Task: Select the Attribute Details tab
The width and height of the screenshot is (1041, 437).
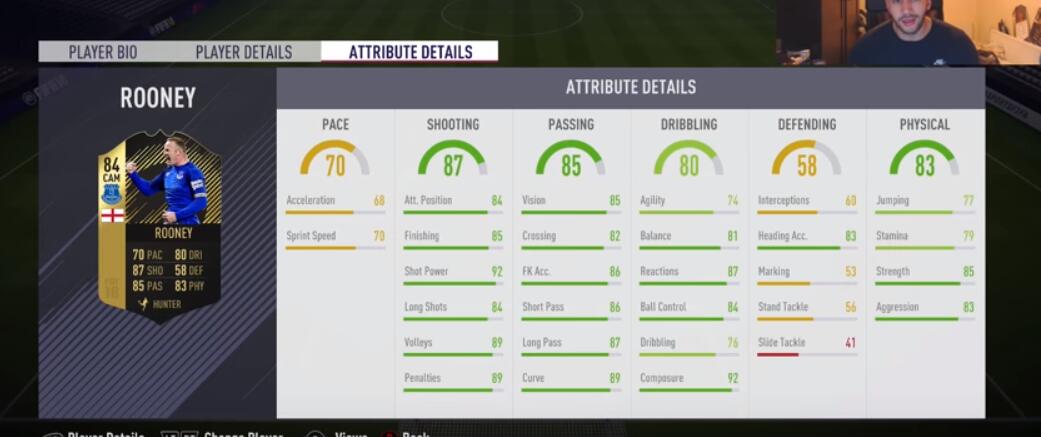Action: (410, 52)
